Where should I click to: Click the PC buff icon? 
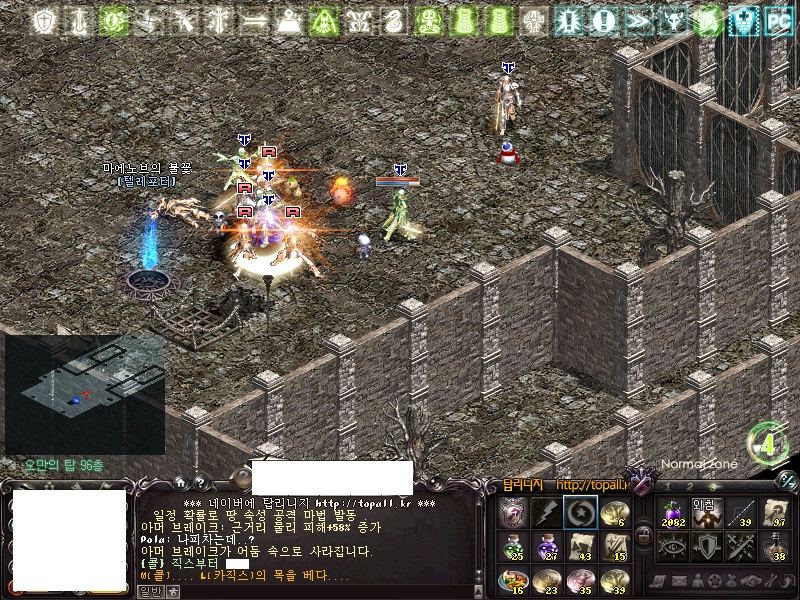[778, 20]
